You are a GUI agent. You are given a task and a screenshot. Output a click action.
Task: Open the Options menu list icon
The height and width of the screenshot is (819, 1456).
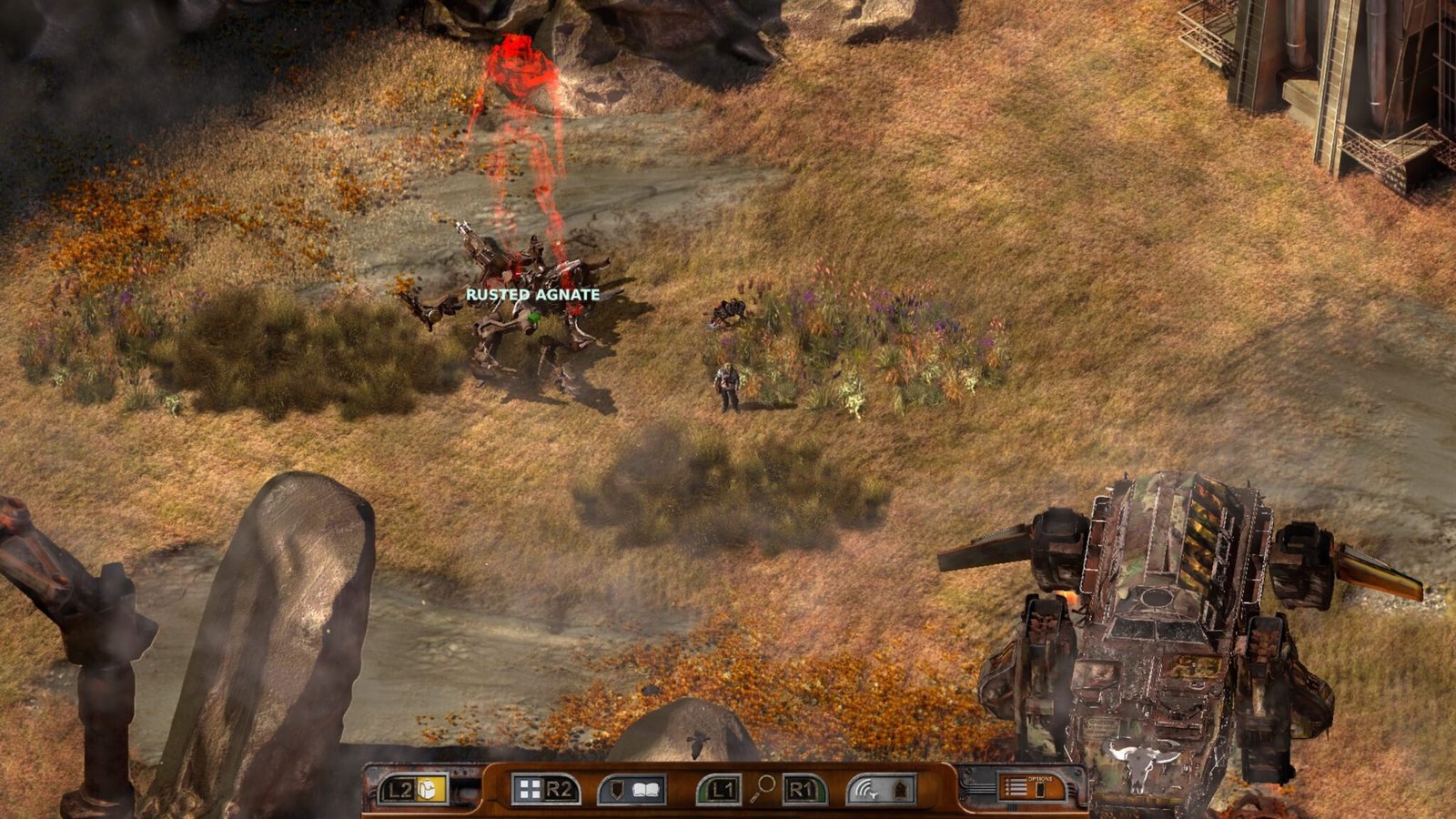tap(1016, 788)
